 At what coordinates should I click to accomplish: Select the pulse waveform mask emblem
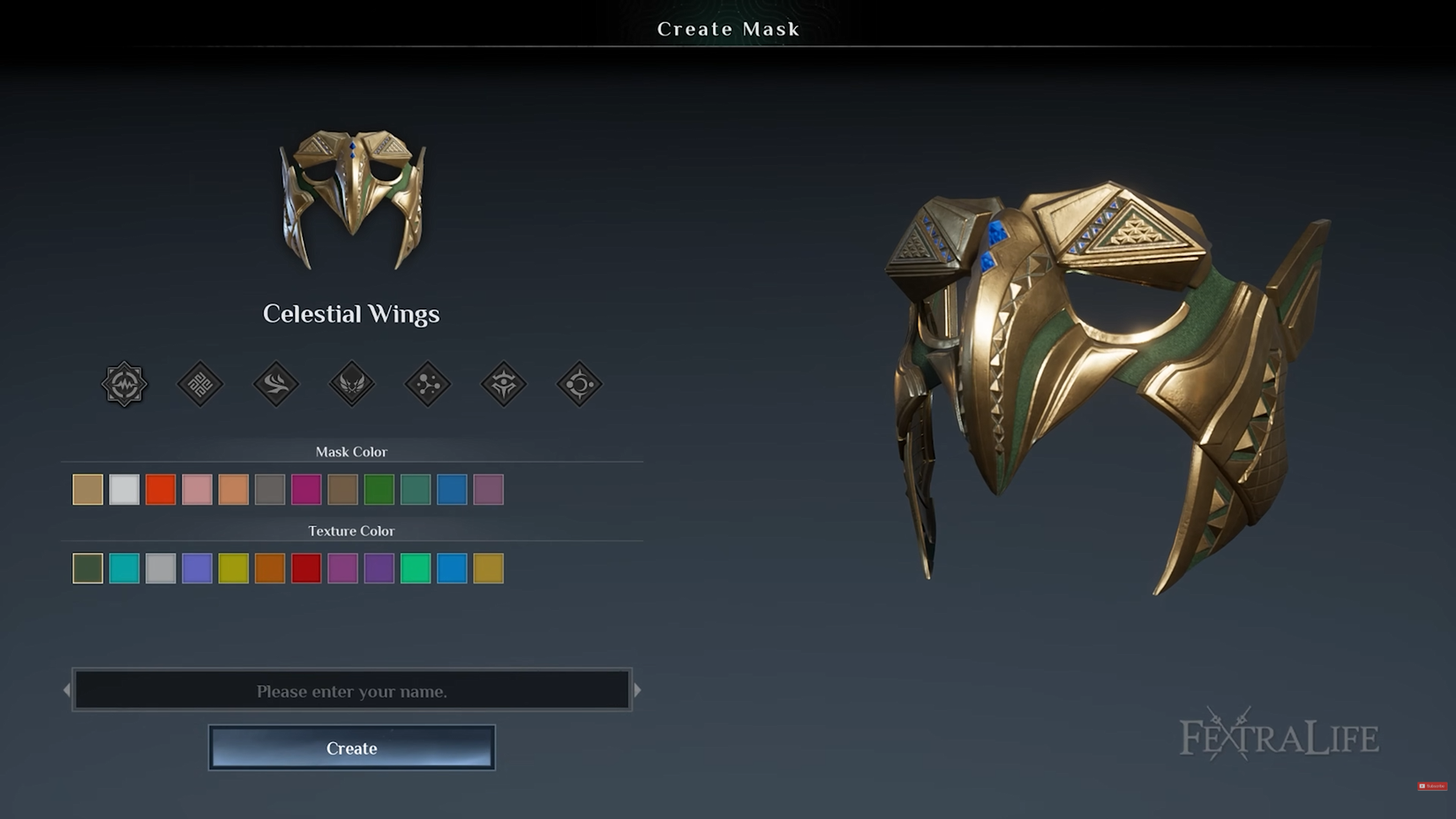(124, 385)
